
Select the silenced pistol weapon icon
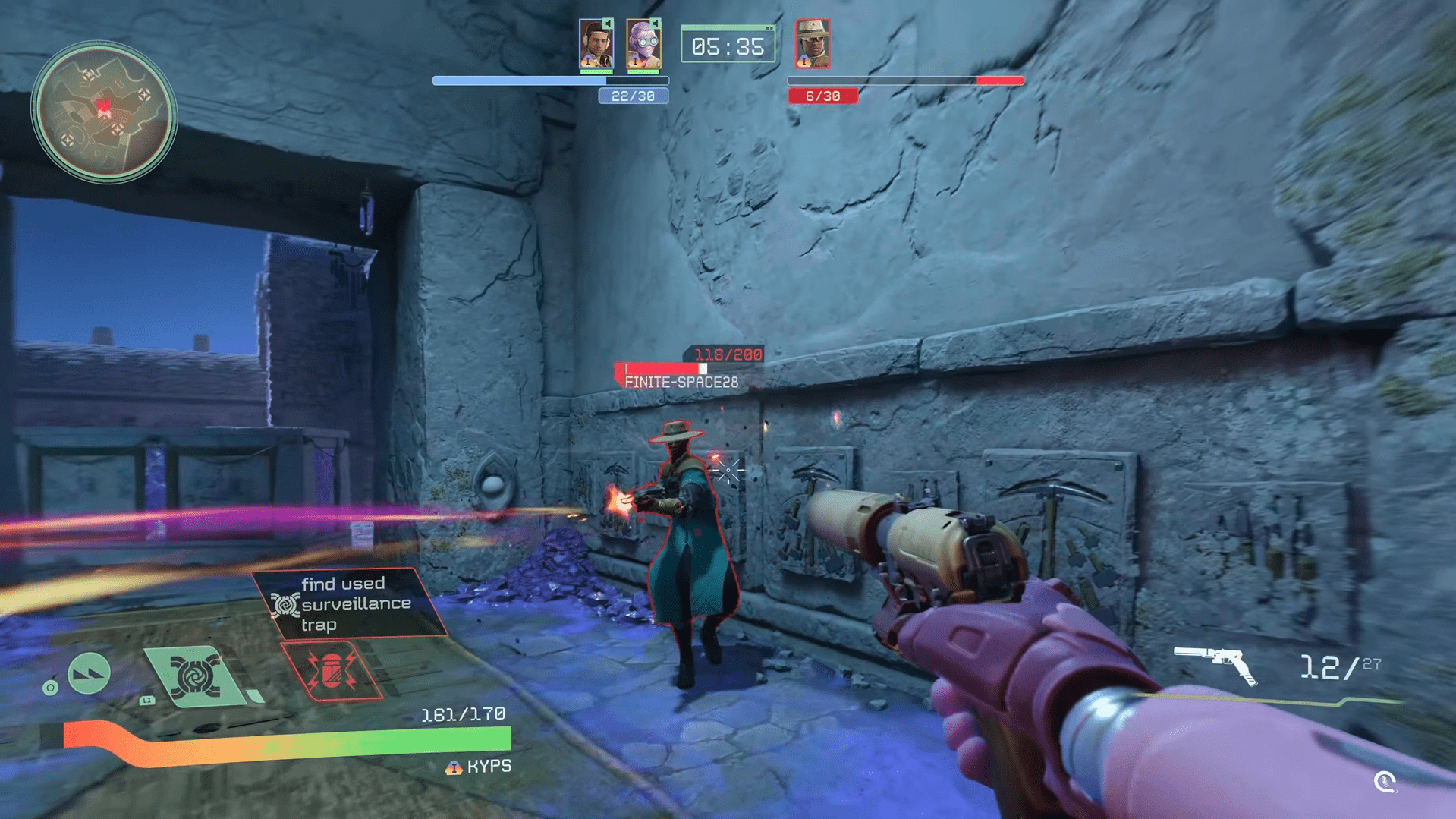click(x=1215, y=663)
